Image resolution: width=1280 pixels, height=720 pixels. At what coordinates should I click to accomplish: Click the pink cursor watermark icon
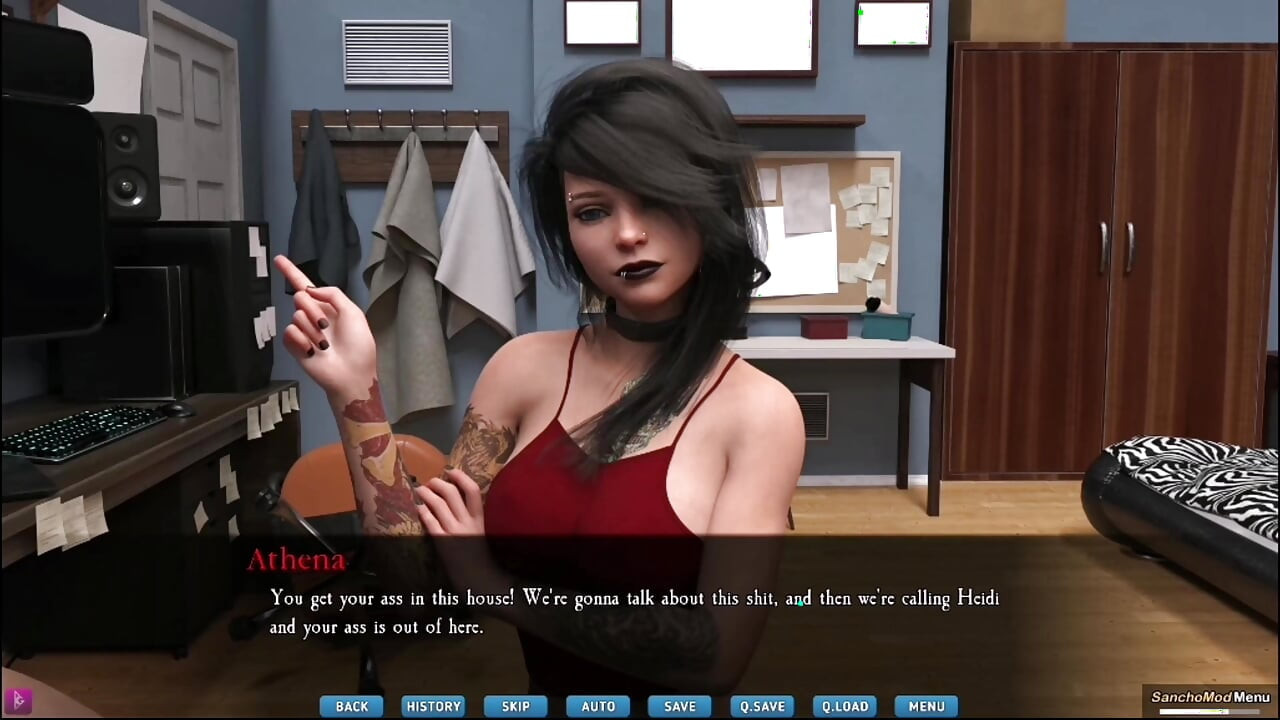18,703
